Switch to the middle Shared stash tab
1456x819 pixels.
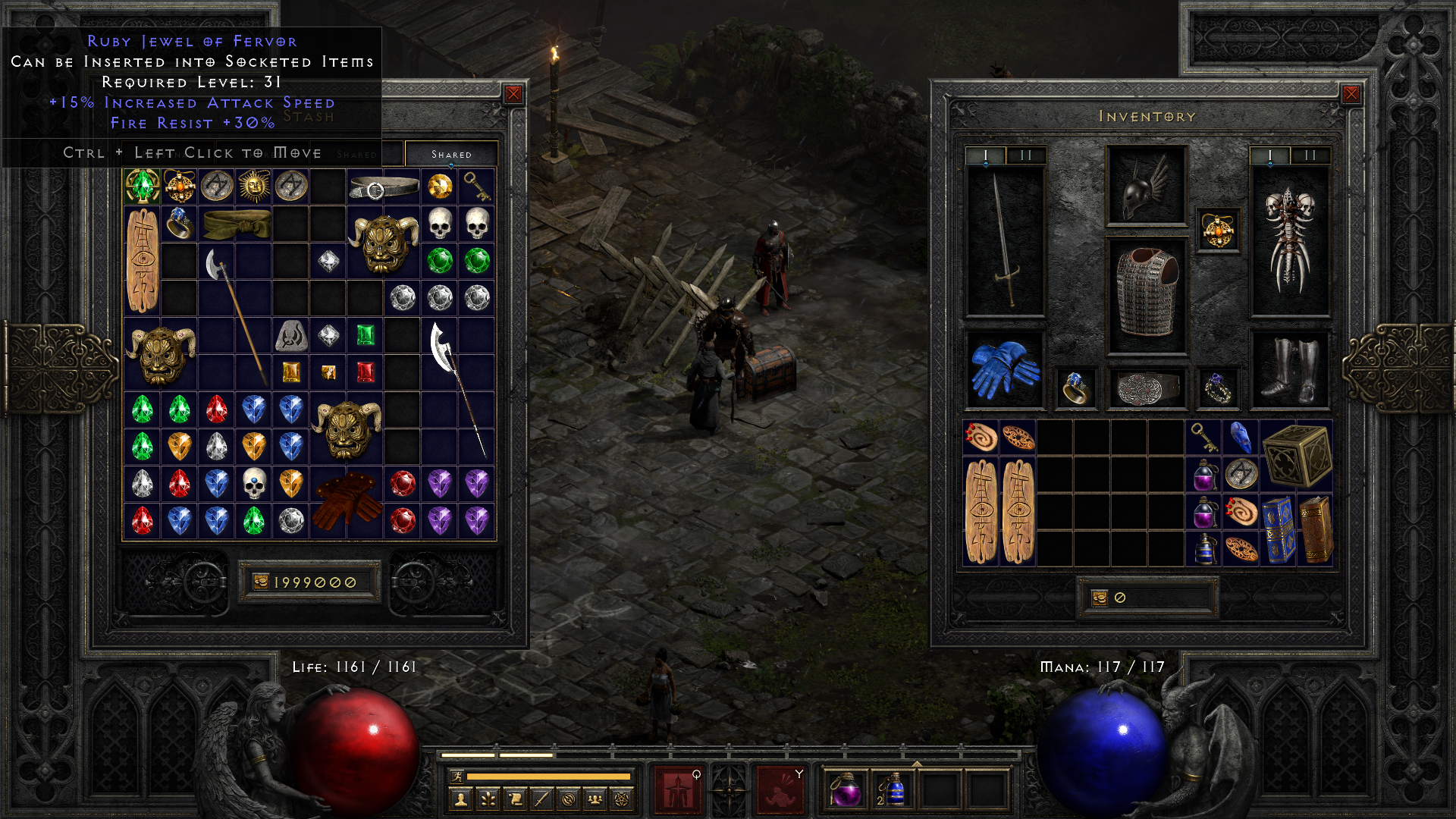point(356,154)
